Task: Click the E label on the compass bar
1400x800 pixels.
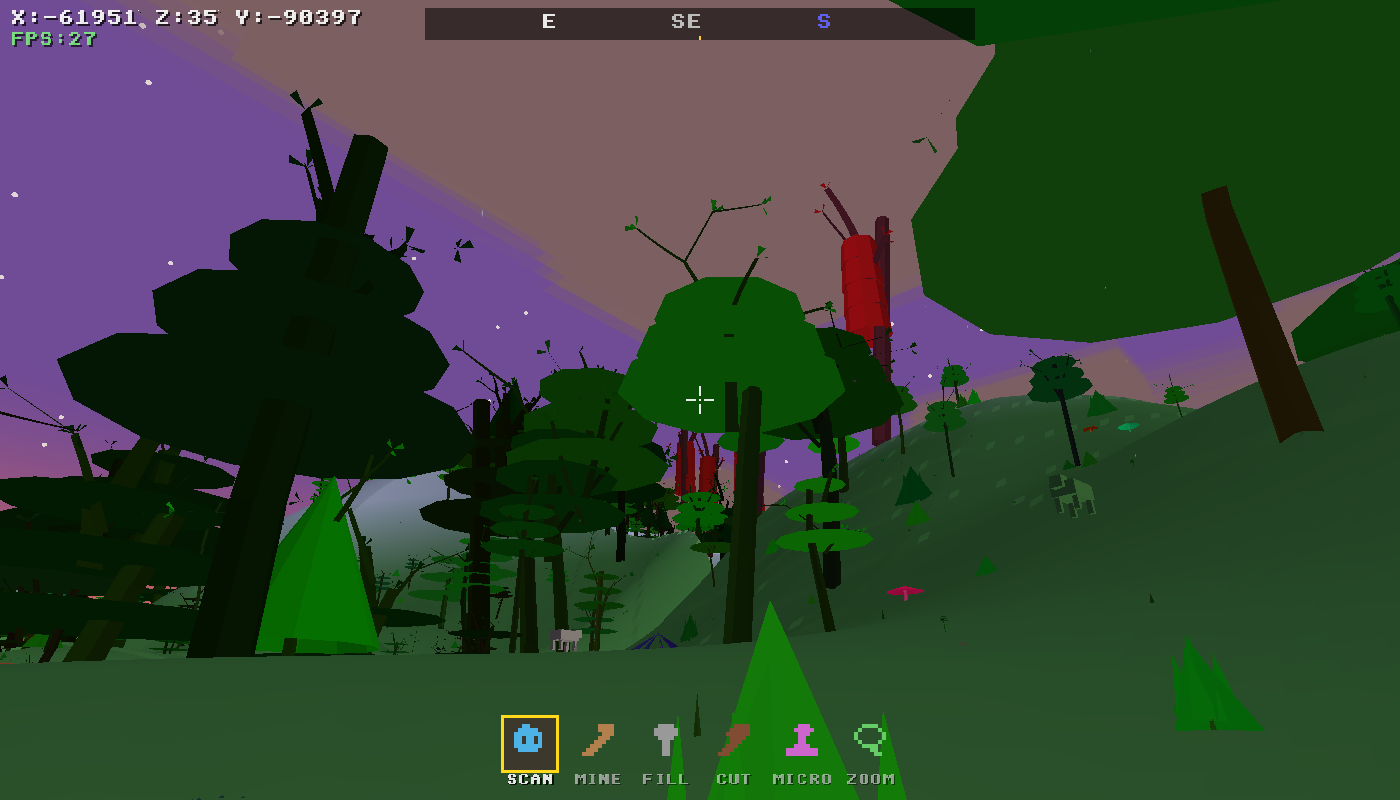Action: click(x=547, y=21)
